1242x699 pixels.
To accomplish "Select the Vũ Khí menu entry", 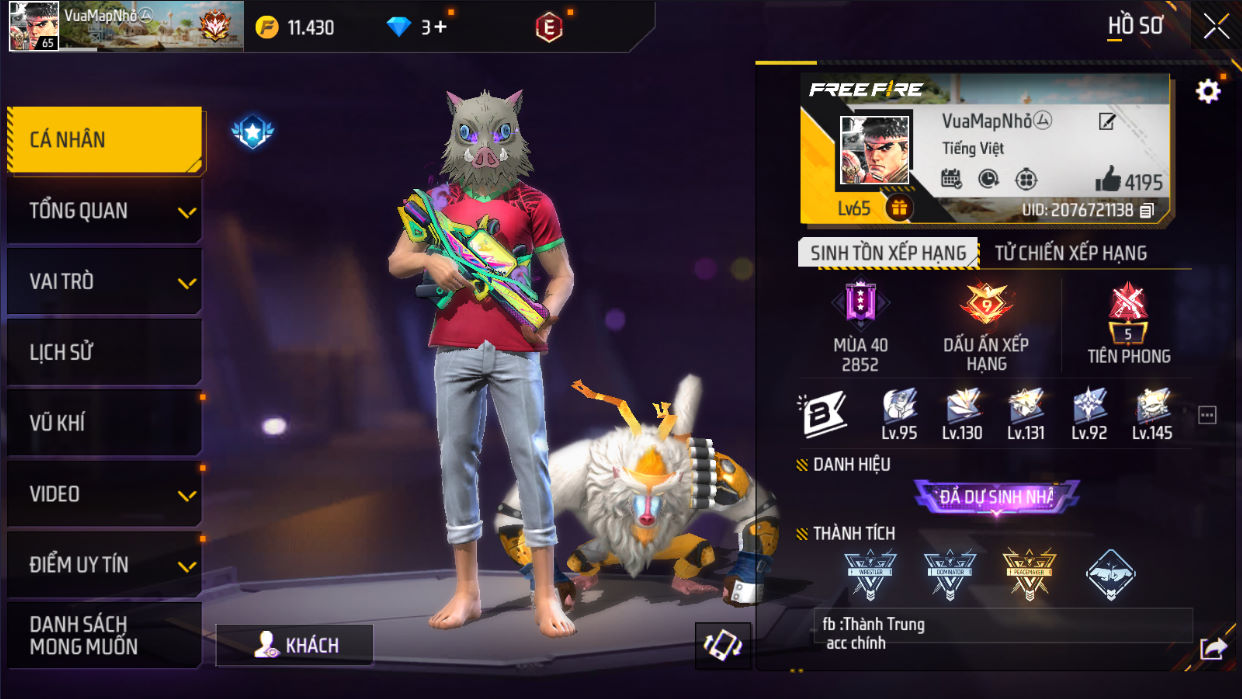I will pyautogui.click(x=104, y=423).
